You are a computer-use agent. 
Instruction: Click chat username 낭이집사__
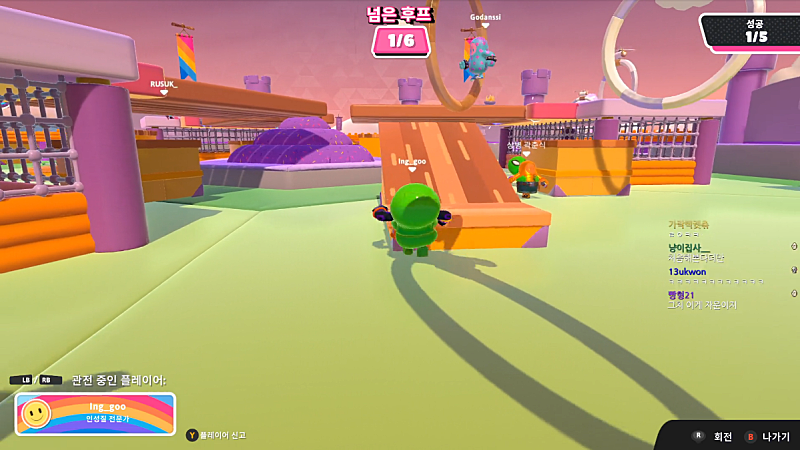click(x=689, y=247)
